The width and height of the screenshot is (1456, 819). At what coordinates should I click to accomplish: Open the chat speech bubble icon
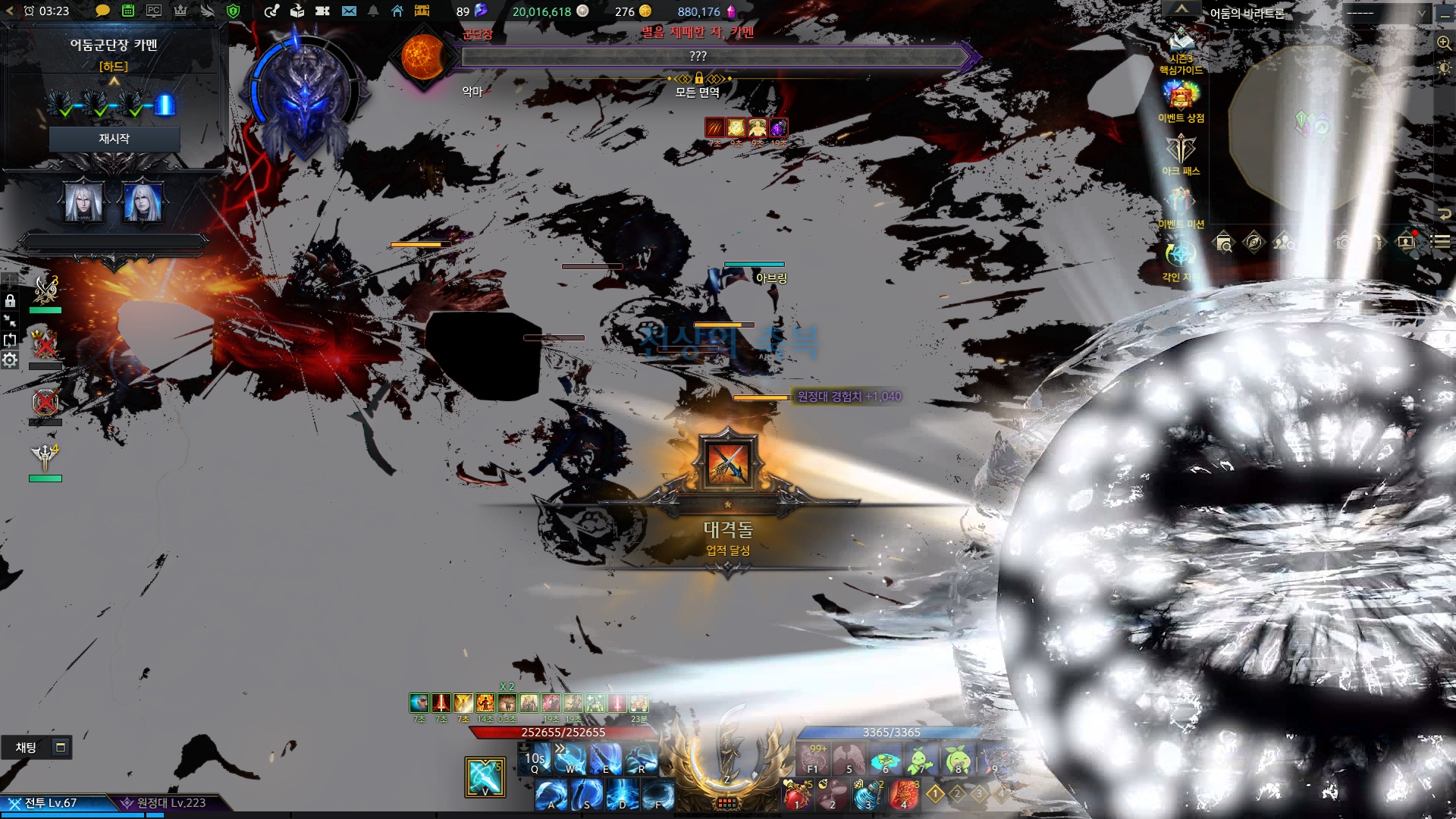tap(102, 11)
